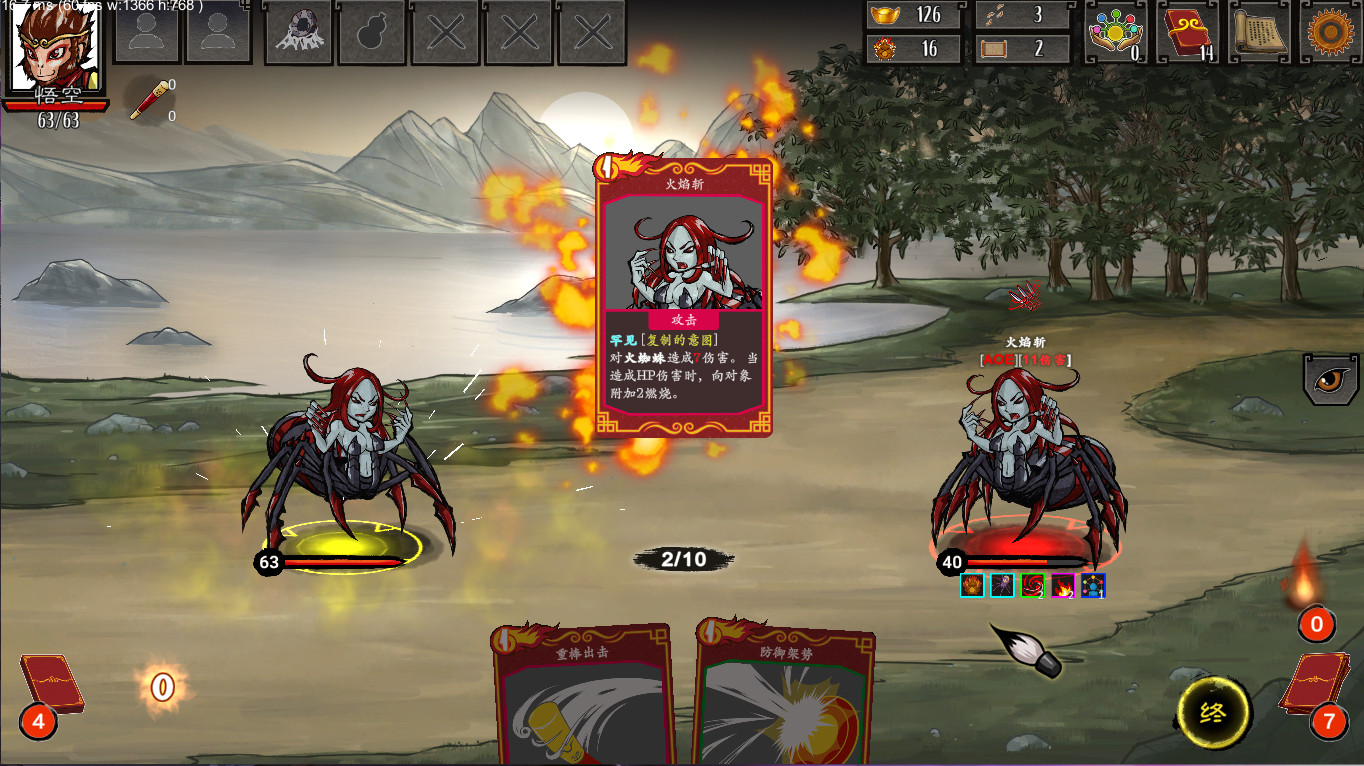1364x766 pixels.
Task: Open the gear settings menu
Action: (x=1331, y=32)
